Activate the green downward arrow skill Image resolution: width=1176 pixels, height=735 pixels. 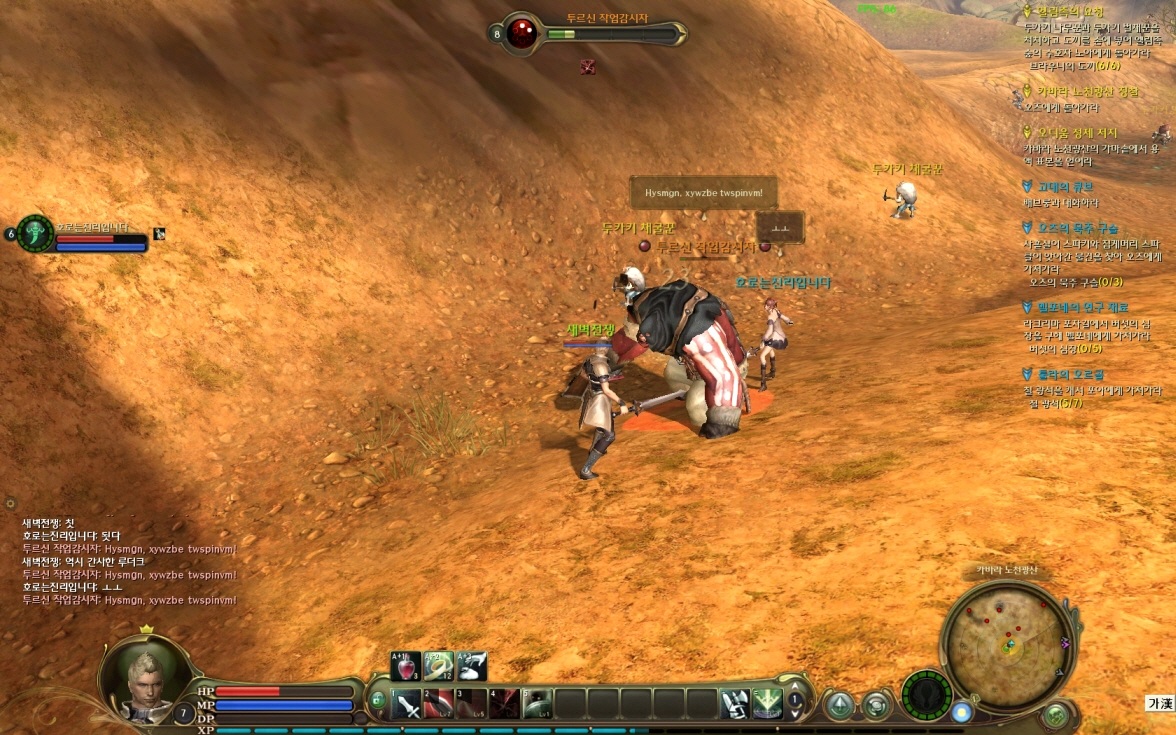(767, 704)
